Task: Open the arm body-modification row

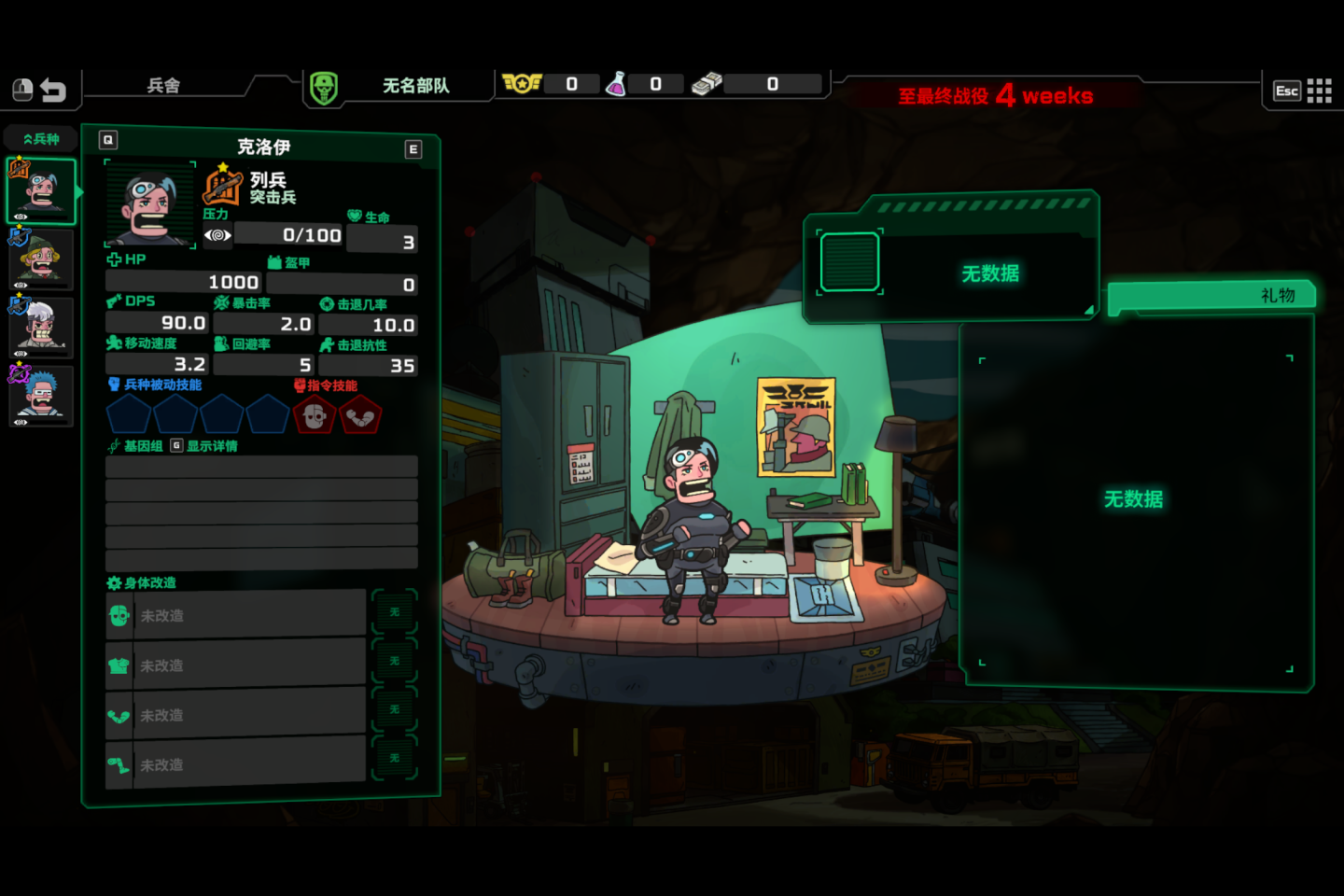Action: pyautogui.click(x=236, y=715)
